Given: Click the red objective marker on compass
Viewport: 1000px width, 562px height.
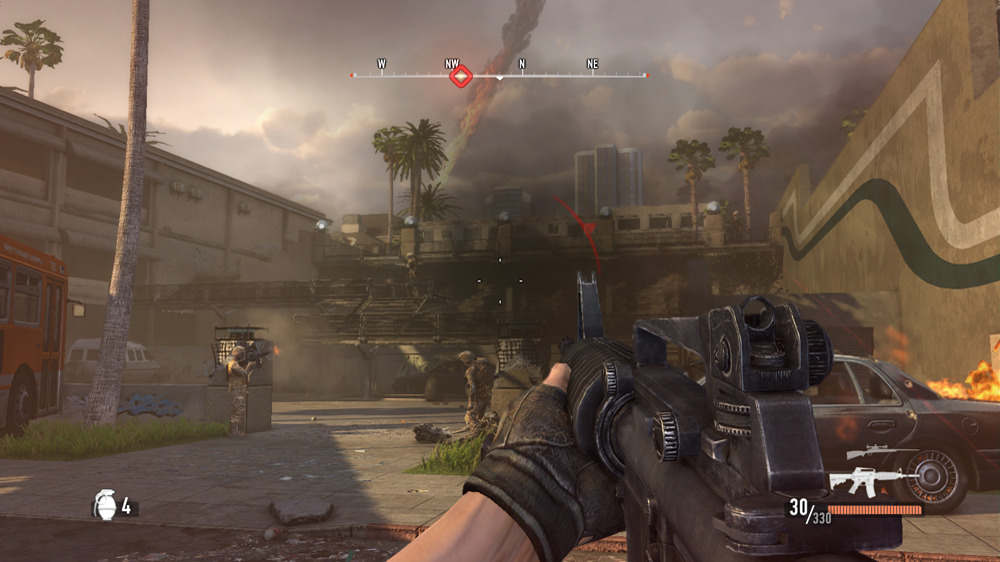Looking at the screenshot, I should pos(460,75).
